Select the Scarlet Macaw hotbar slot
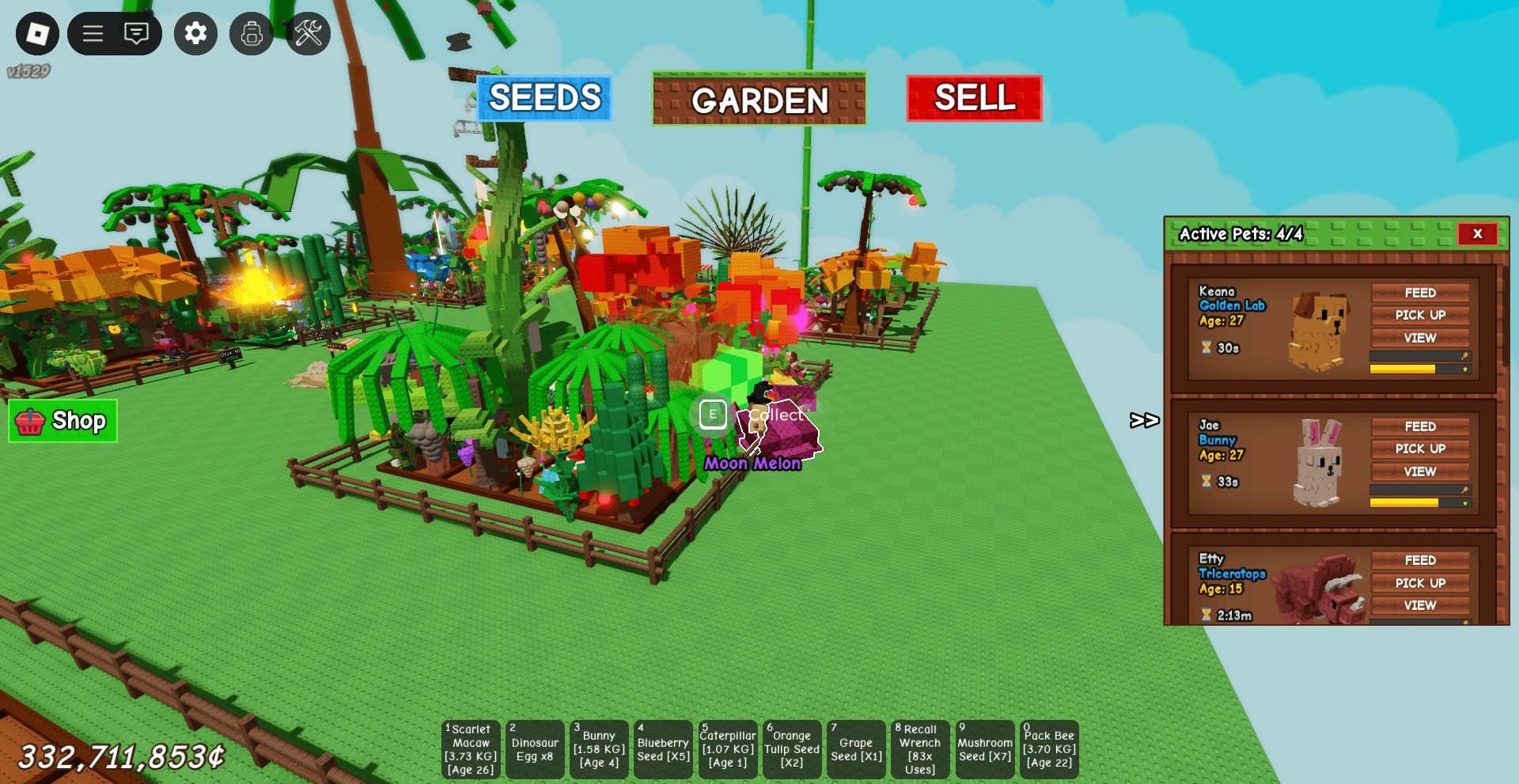Image resolution: width=1519 pixels, height=784 pixels. (472, 749)
